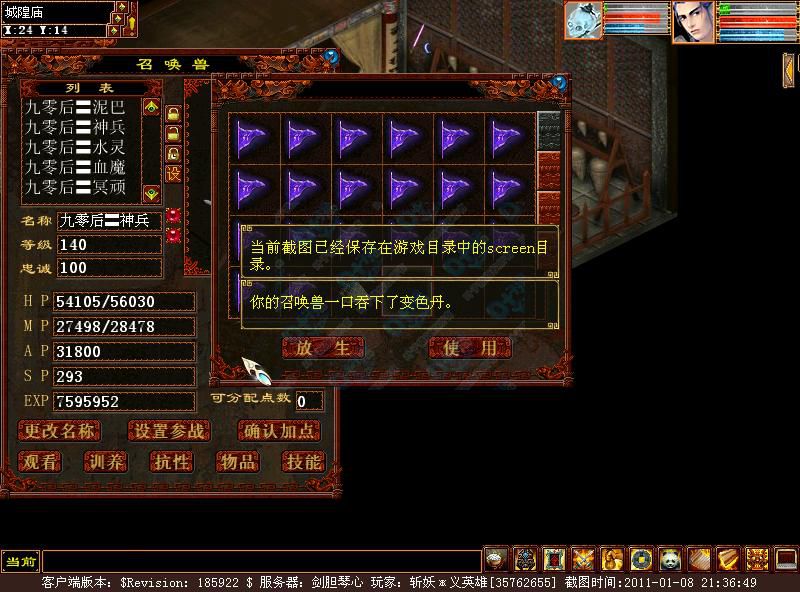View the summon's 技能 skills

302,461
